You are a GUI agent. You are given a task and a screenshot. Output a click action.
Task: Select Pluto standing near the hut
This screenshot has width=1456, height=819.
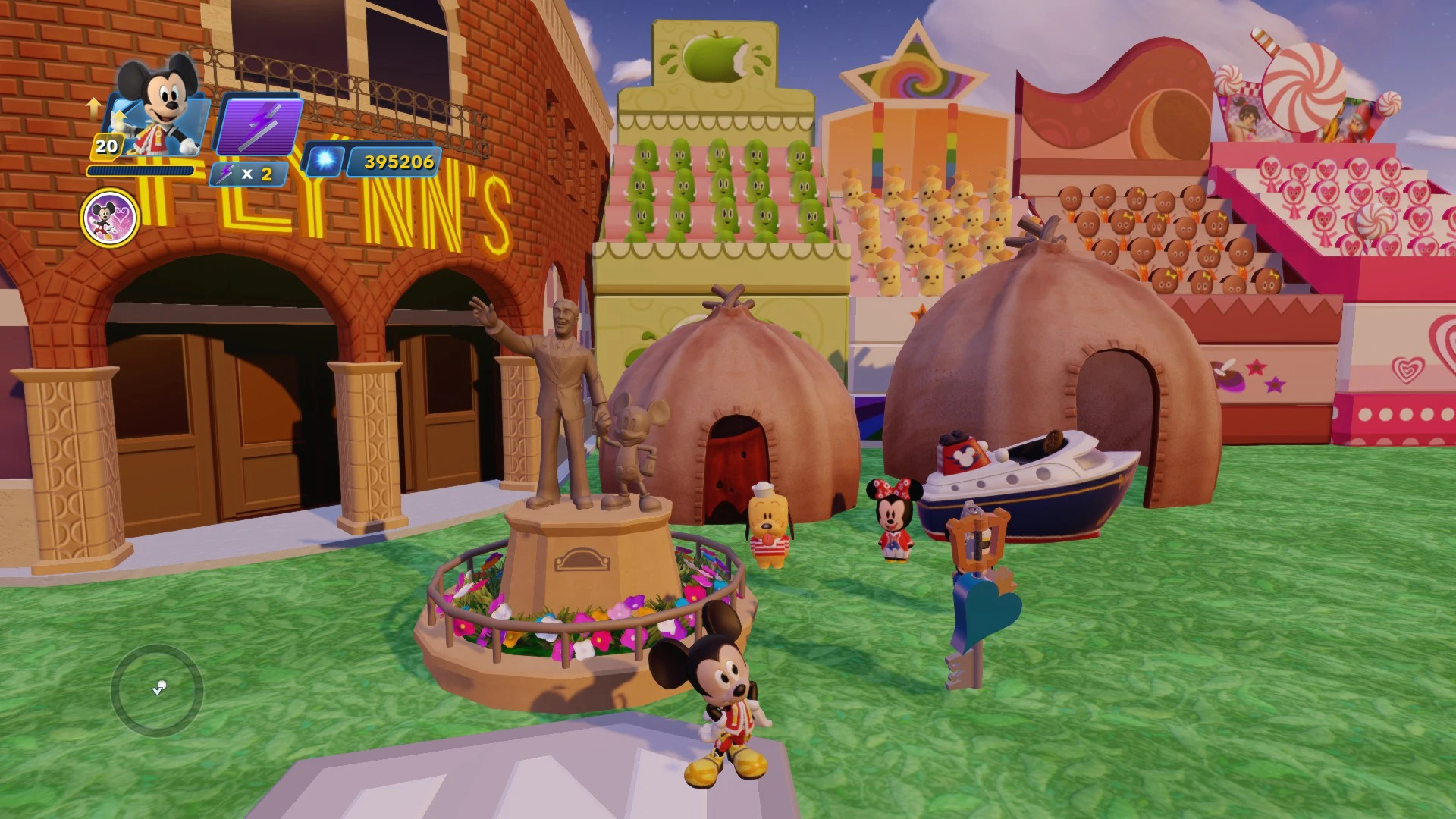coord(770,523)
